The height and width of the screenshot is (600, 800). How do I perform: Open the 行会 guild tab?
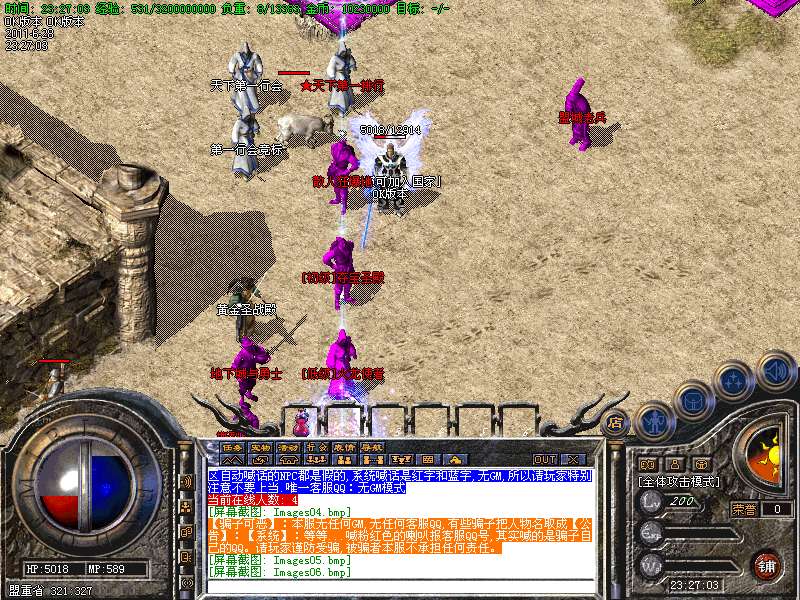[316, 447]
